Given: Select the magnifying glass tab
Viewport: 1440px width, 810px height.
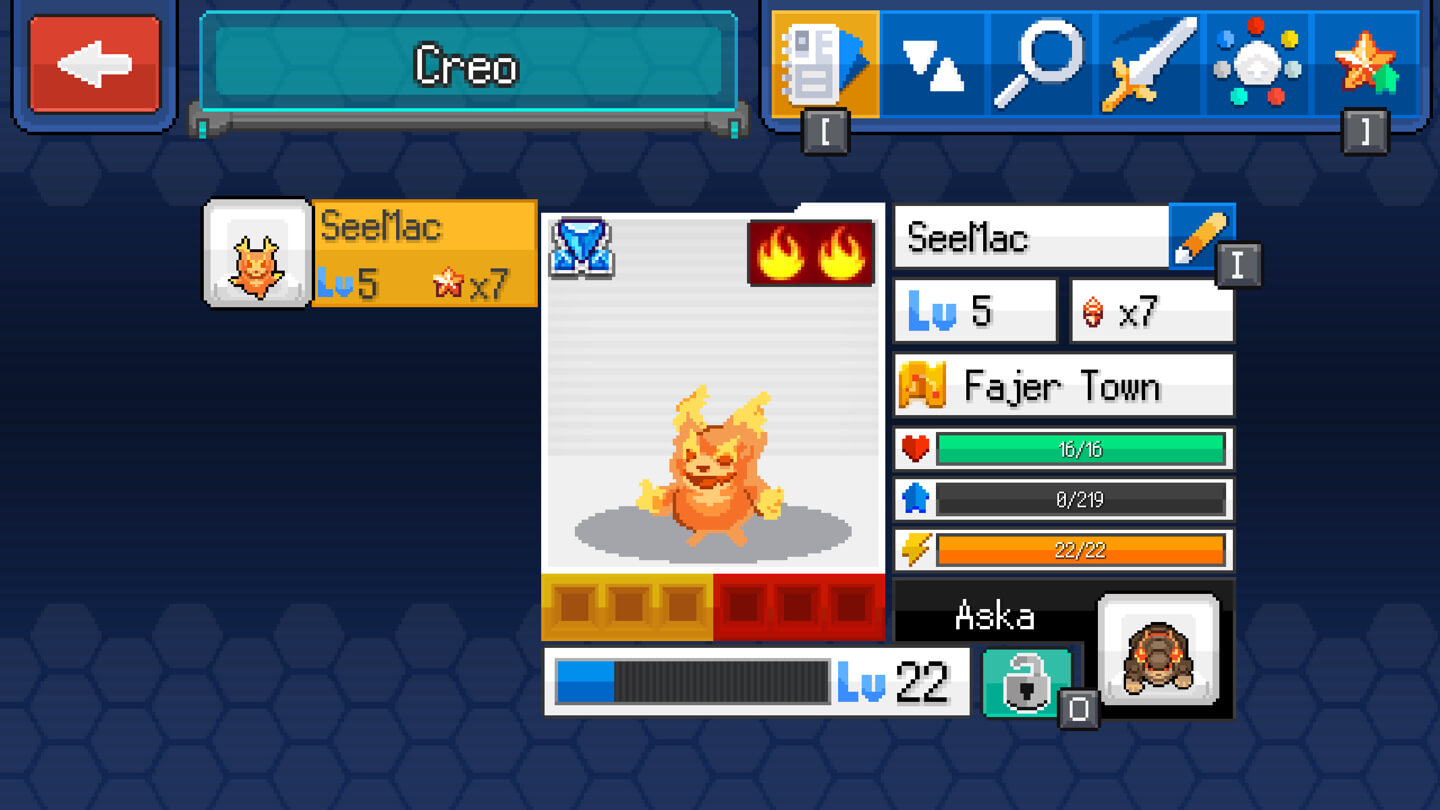Looking at the screenshot, I should pos(1040,65).
